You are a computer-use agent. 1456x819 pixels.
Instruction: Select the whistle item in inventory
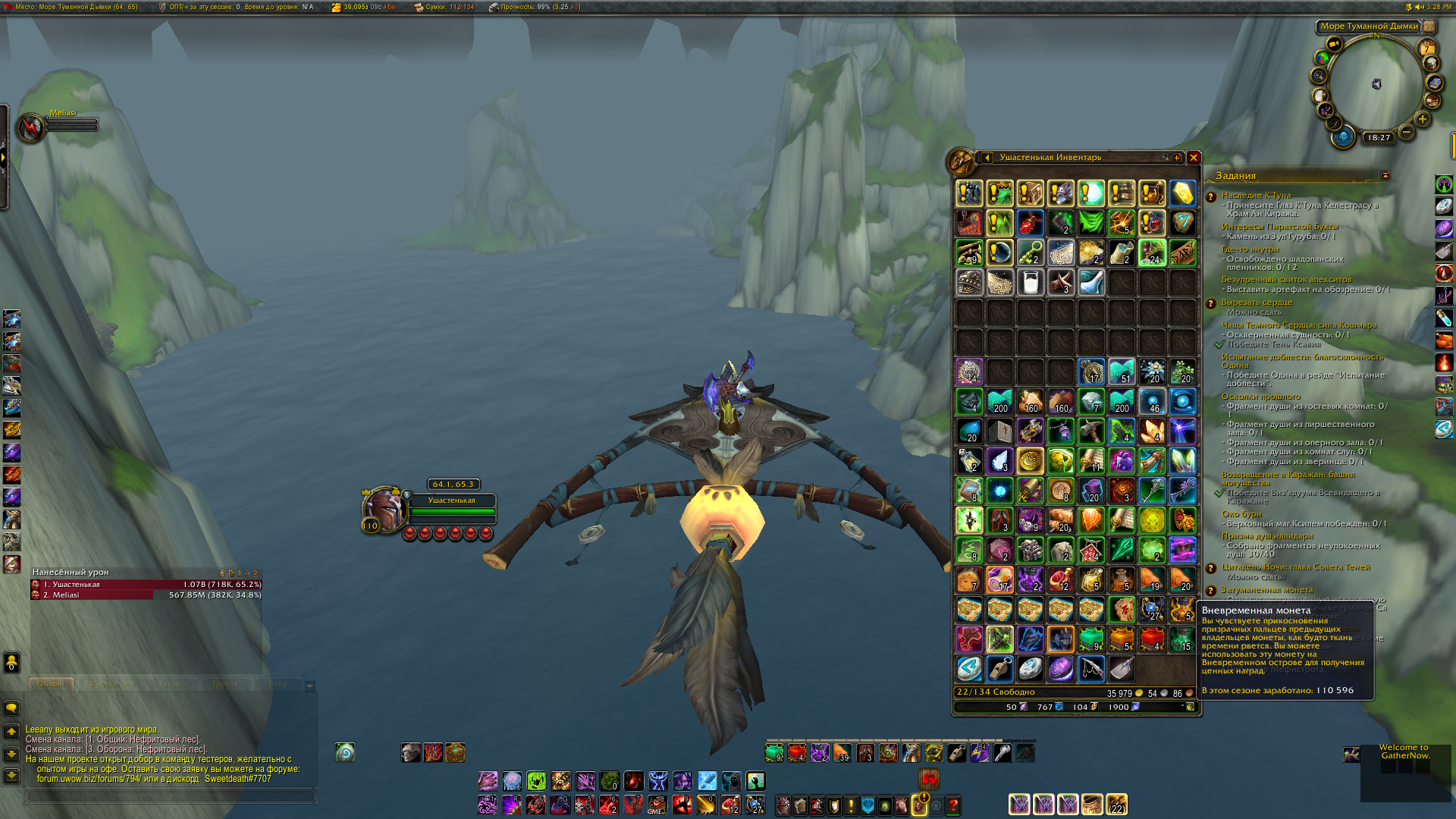pos(999,669)
